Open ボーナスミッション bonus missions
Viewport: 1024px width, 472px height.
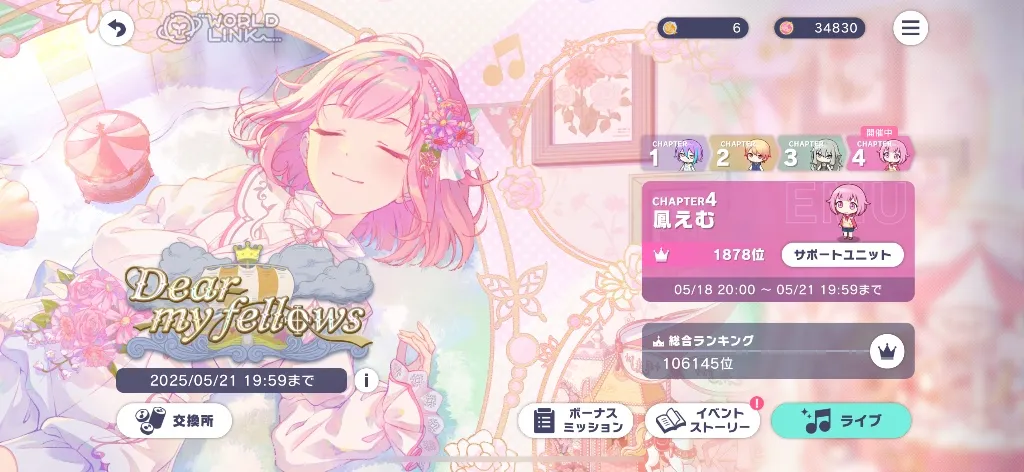tap(575, 420)
